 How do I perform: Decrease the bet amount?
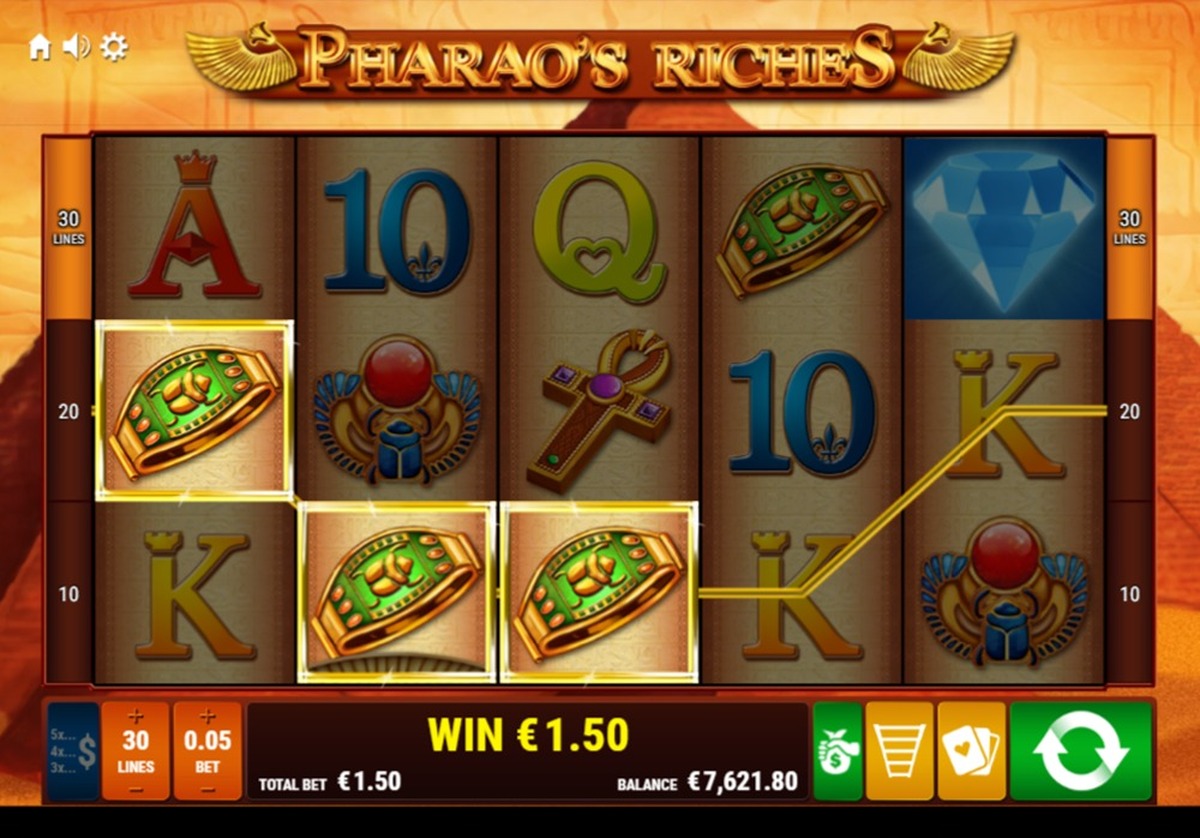pos(208,789)
